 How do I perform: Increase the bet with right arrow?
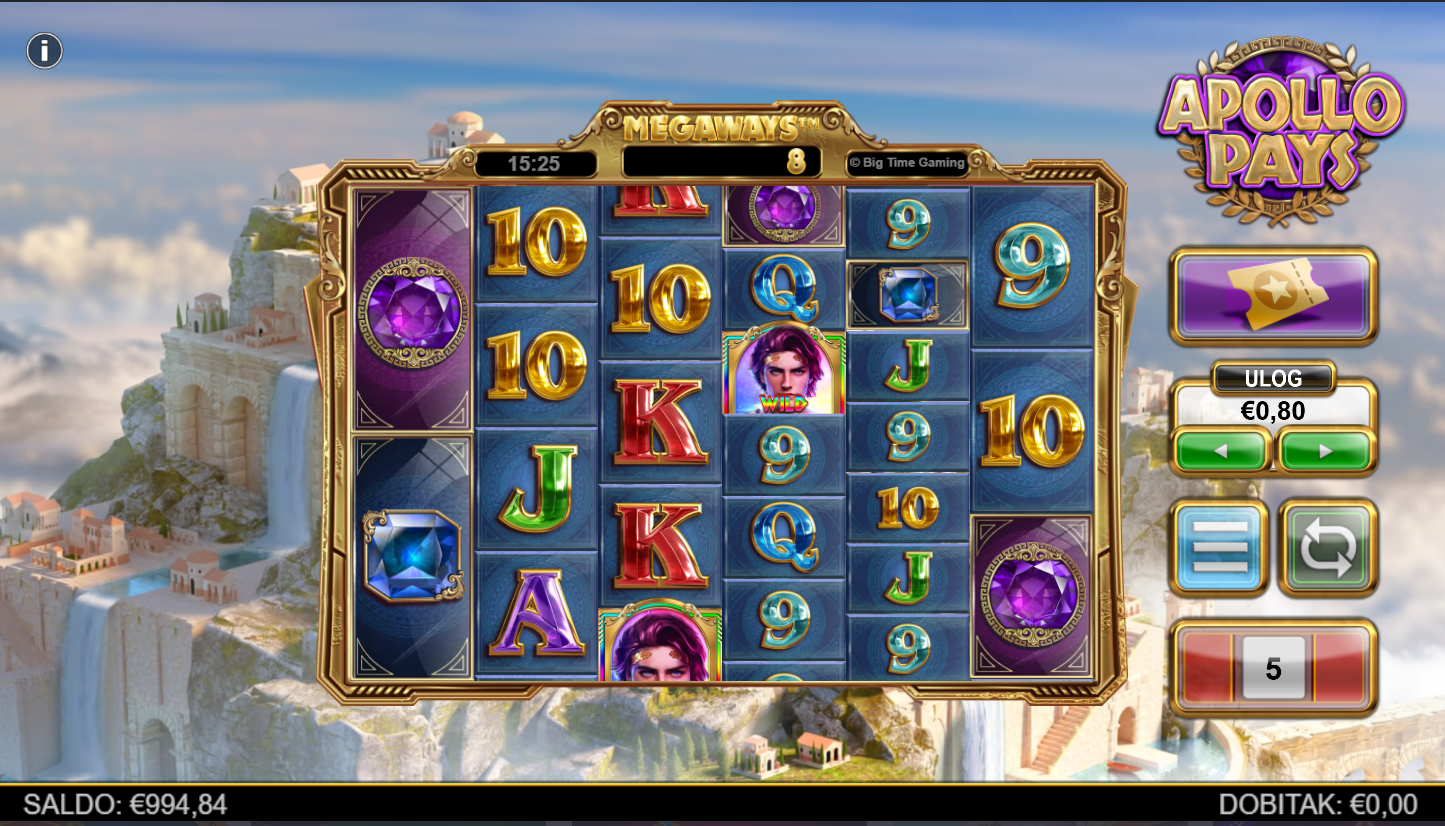pyautogui.click(x=1326, y=451)
